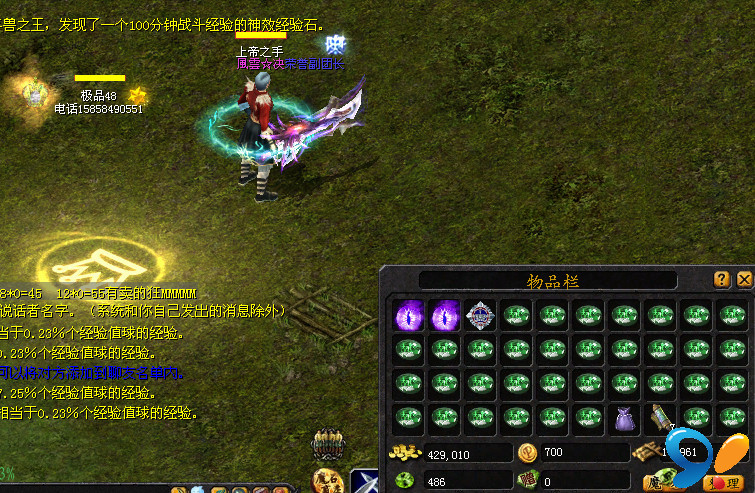Screen dimensions: 755x493
Task: Activate the crossed blades skill icon
Action: click(x=365, y=482)
